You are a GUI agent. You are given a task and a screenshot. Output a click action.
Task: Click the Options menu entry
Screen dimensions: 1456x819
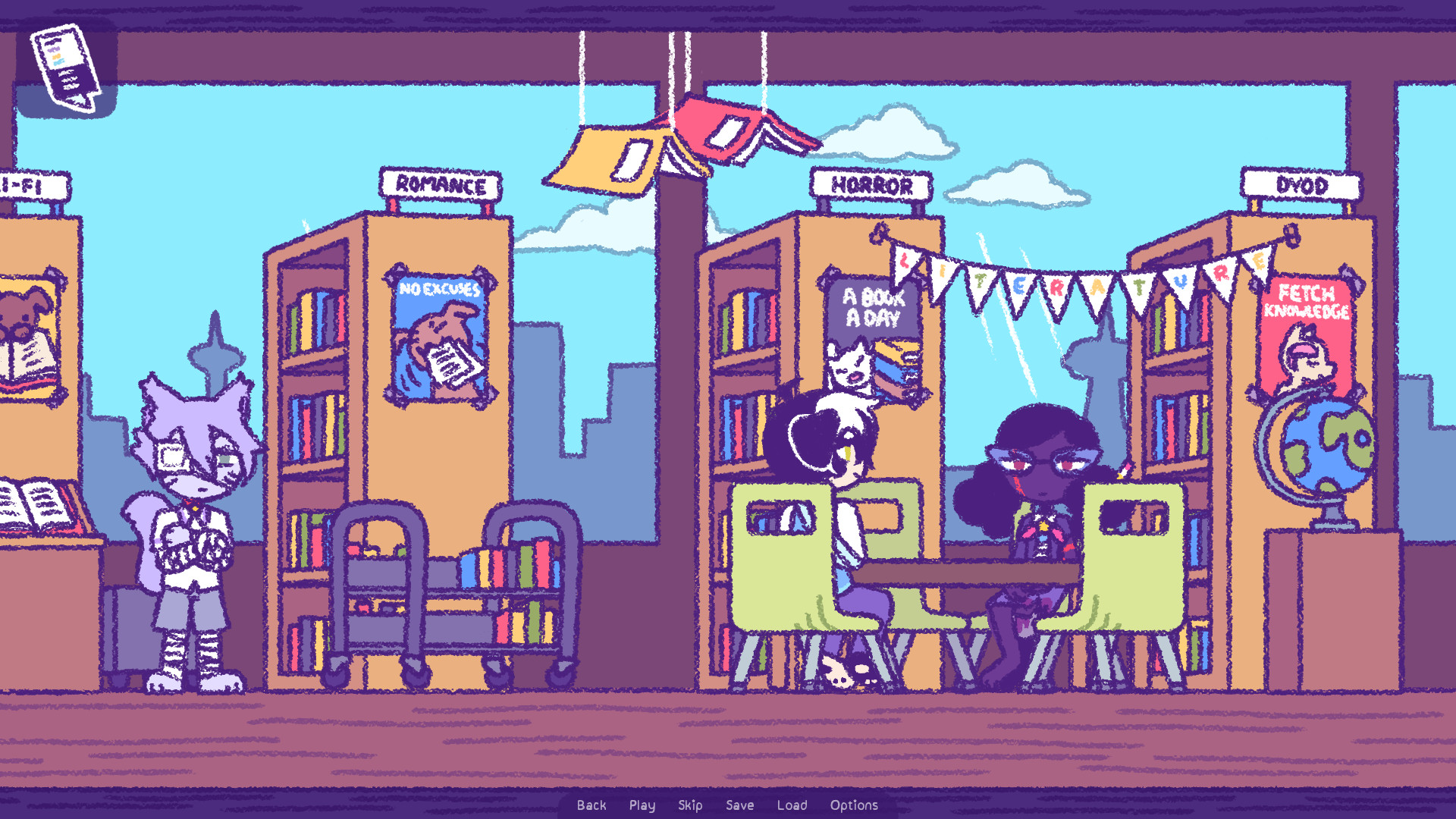tap(853, 805)
